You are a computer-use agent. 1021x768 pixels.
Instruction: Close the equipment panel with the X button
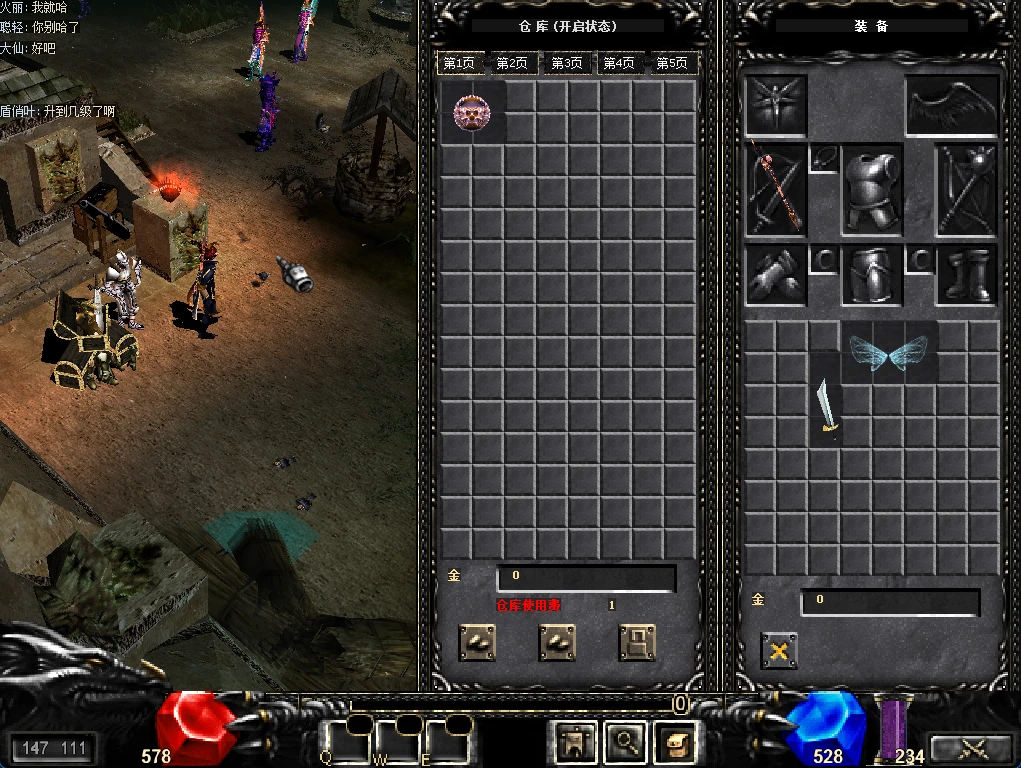[779, 651]
